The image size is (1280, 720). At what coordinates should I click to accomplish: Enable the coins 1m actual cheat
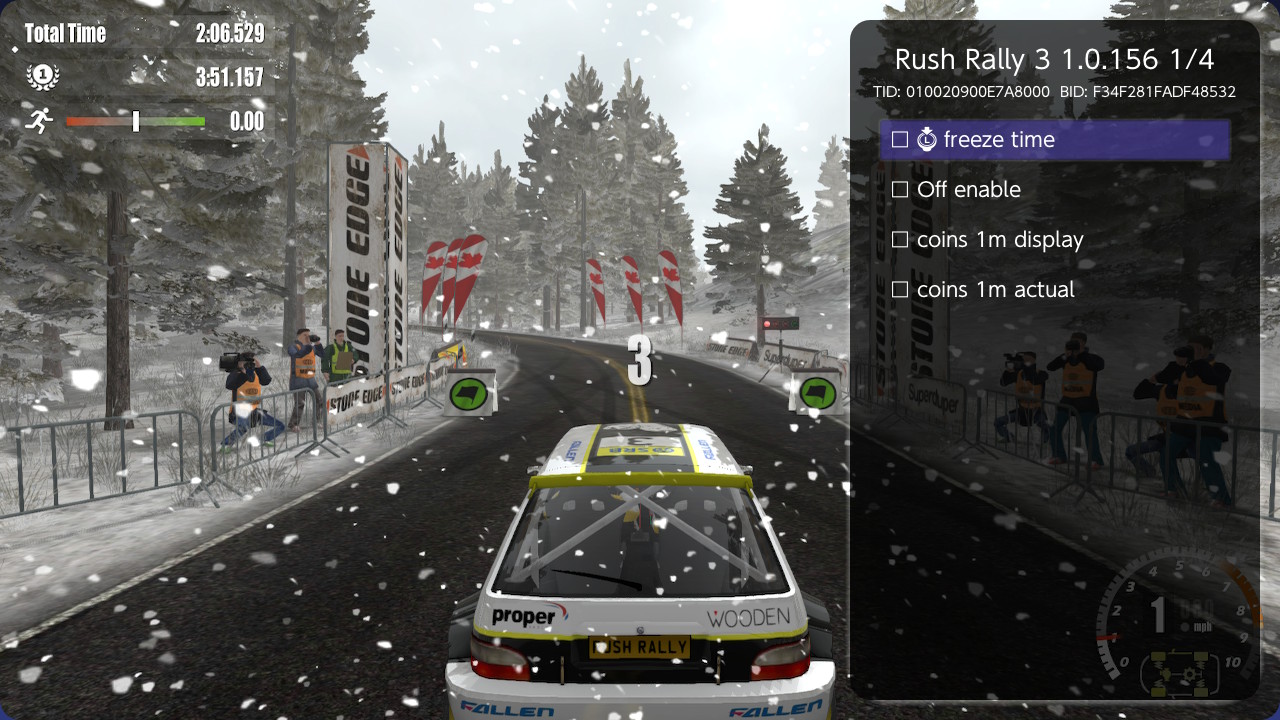pyautogui.click(x=900, y=289)
